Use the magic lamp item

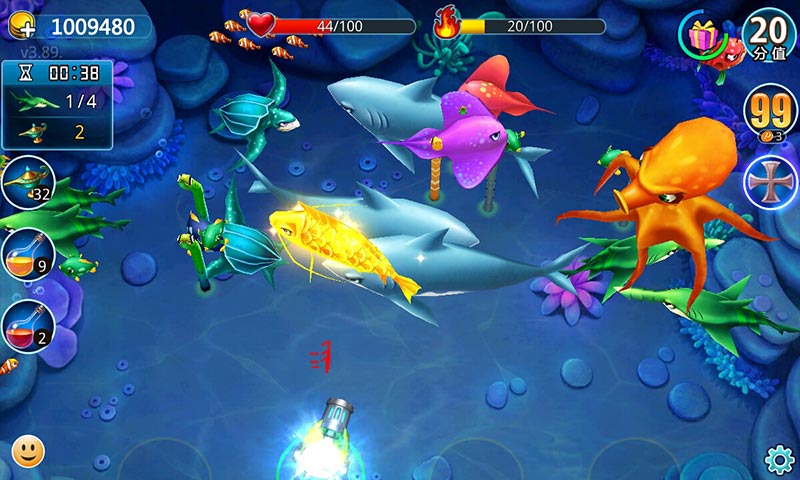coord(26,182)
